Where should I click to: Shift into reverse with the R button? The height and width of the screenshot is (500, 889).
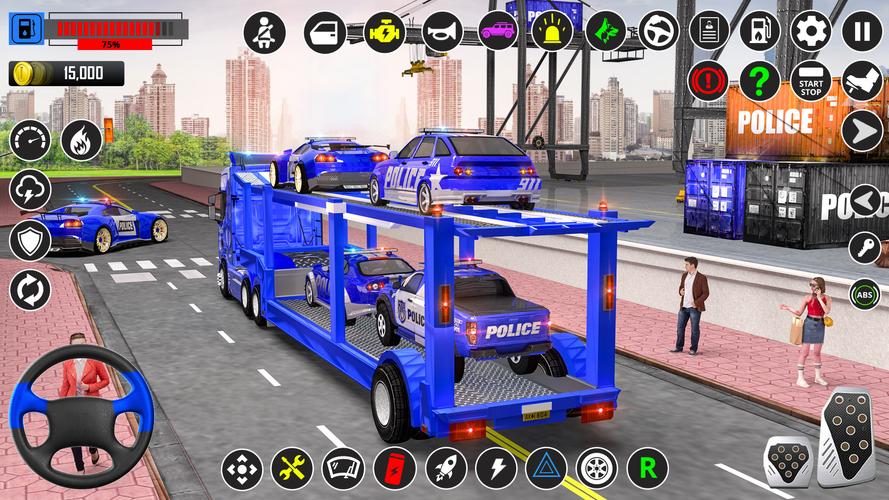tap(647, 468)
